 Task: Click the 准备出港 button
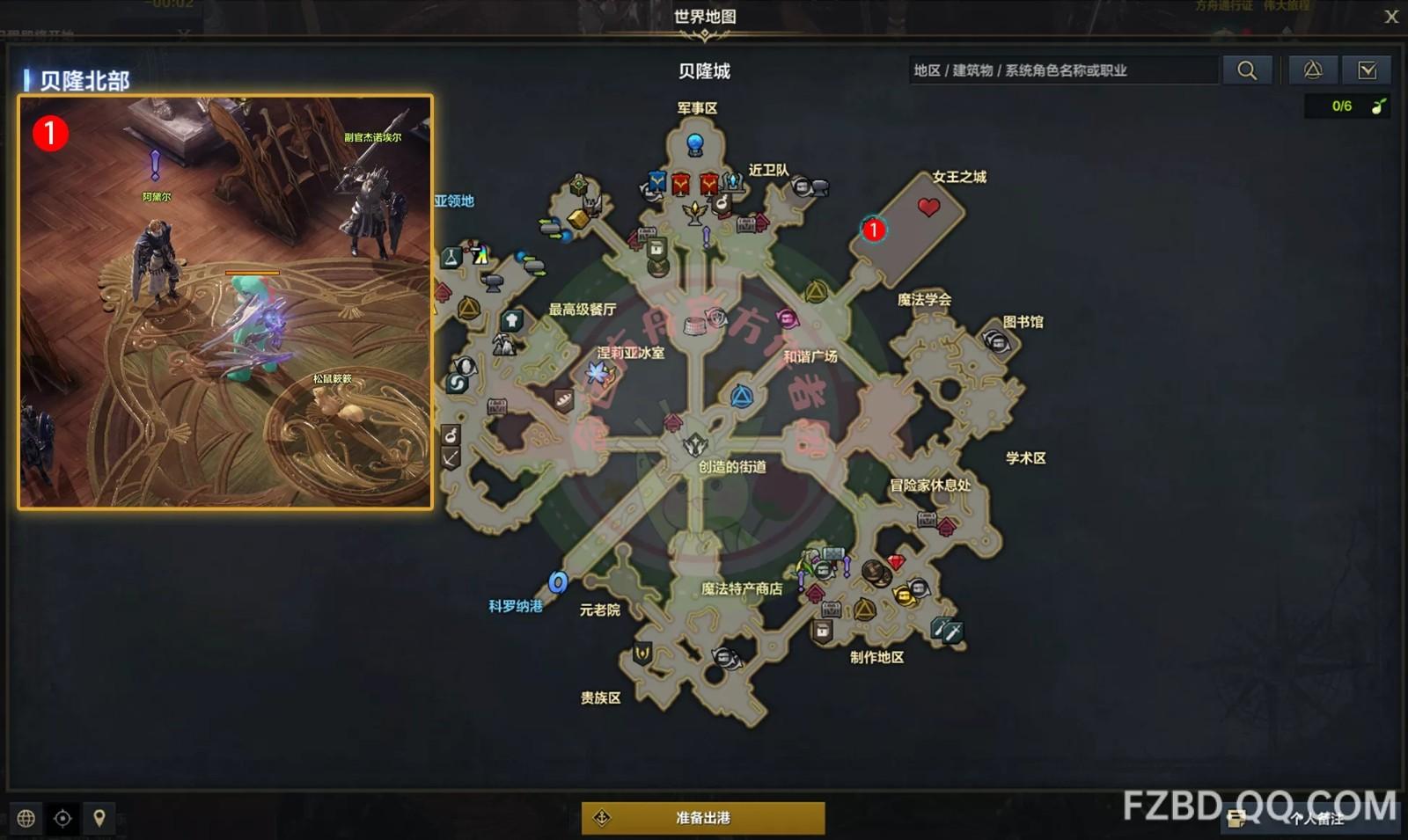pyautogui.click(x=703, y=818)
